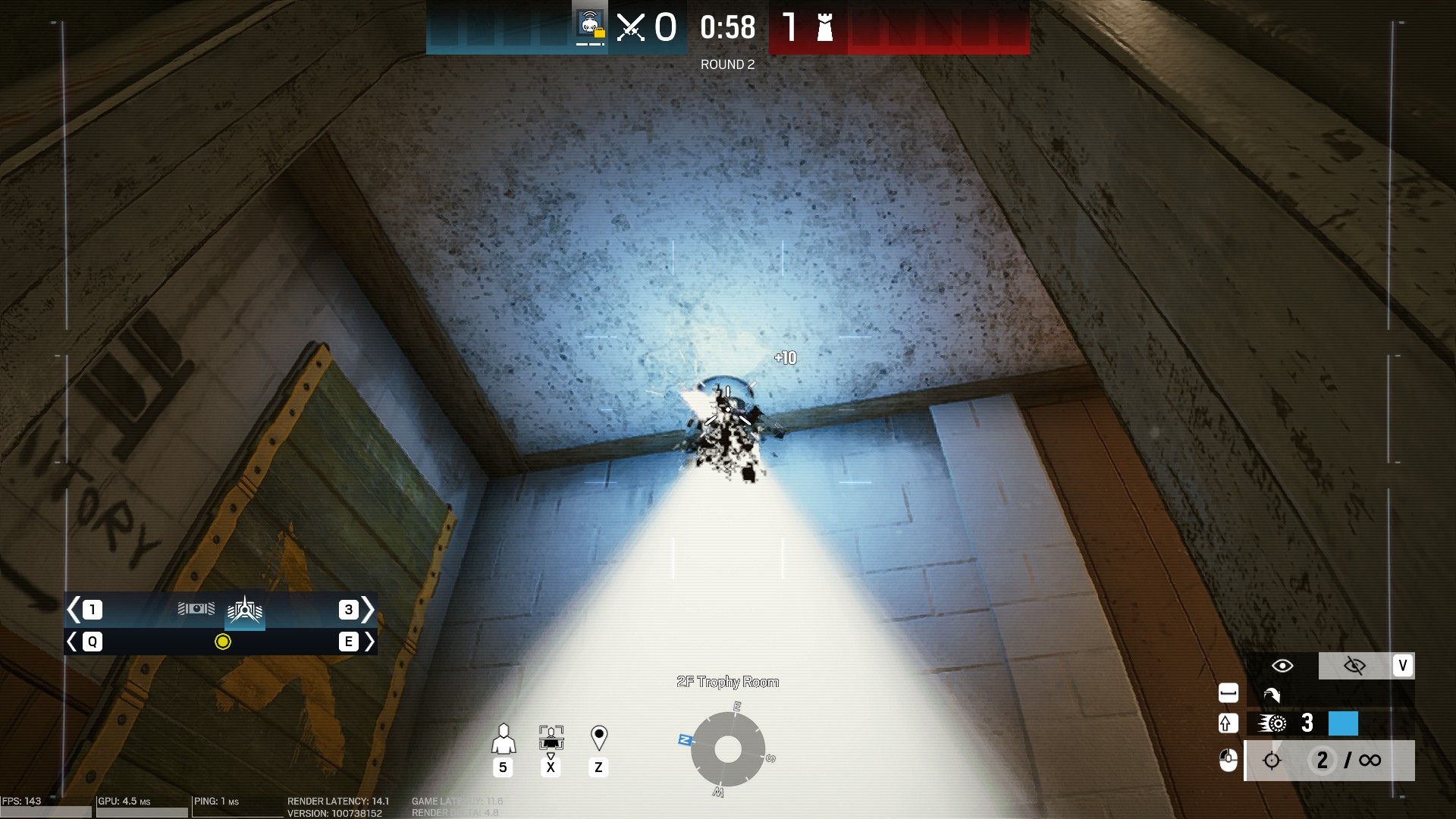Click the blue gadget charge bar

pos(1343,723)
